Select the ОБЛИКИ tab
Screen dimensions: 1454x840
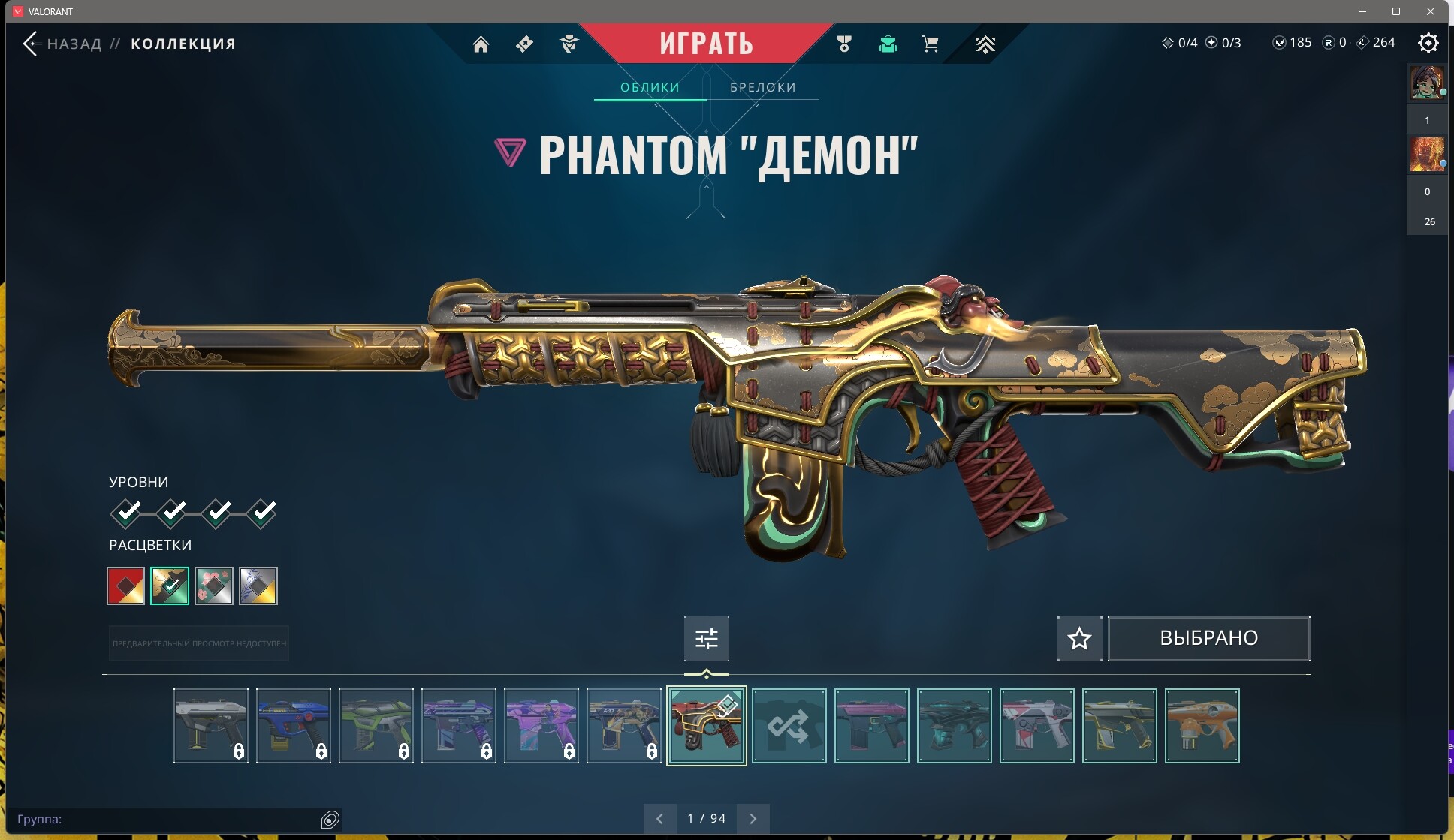point(650,87)
